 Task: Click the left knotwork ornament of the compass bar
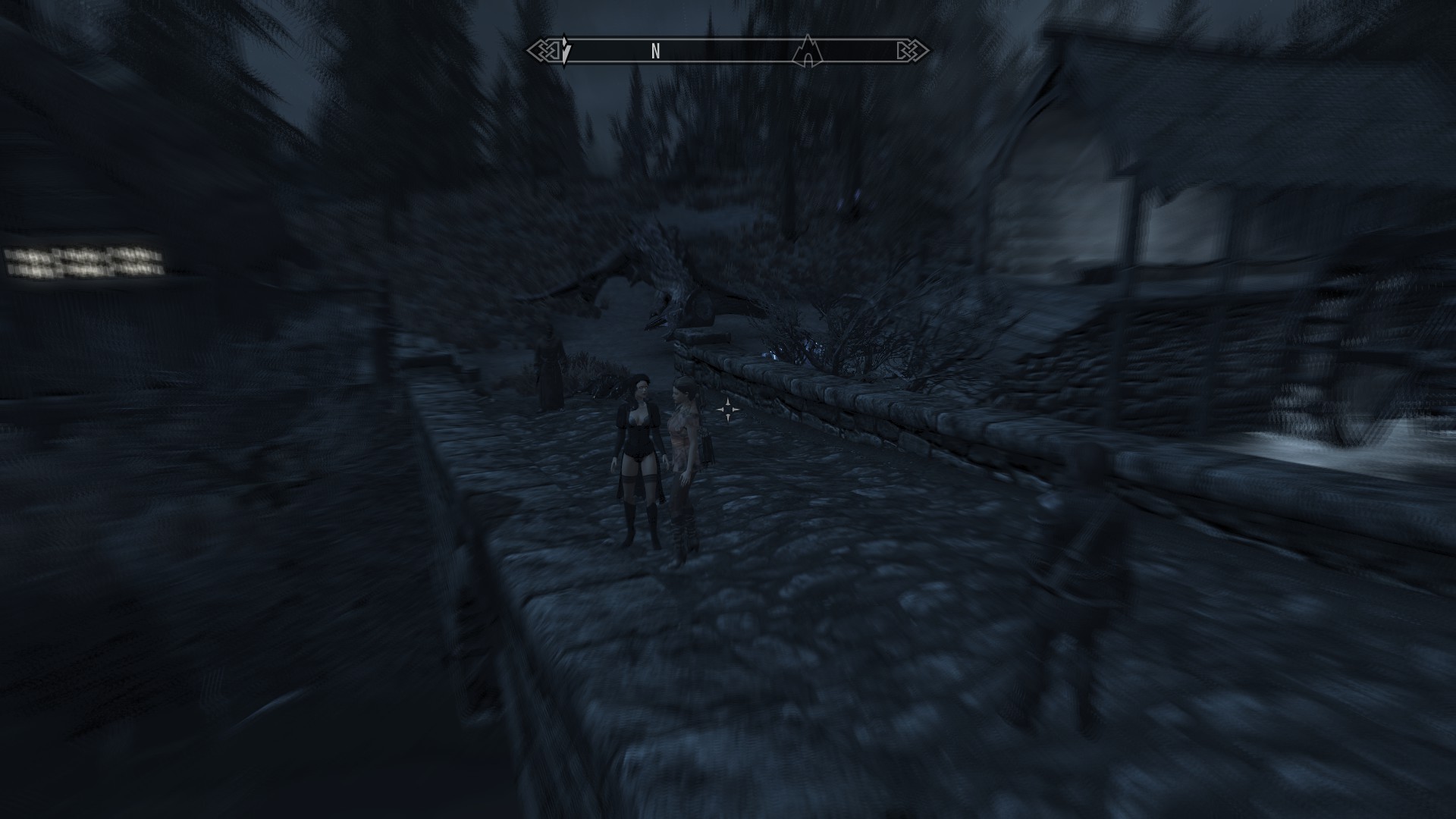tap(544, 49)
